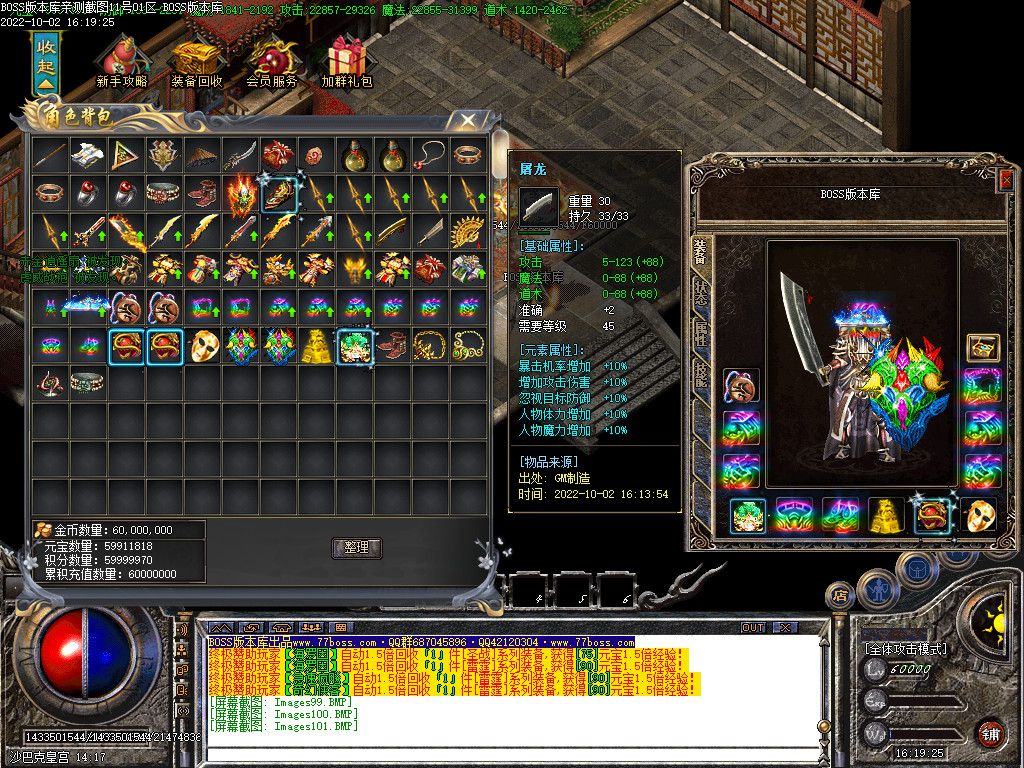This screenshot has height=768, width=1024.
Task: Click the OUT button on the chat bar
Action: (x=752, y=628)
